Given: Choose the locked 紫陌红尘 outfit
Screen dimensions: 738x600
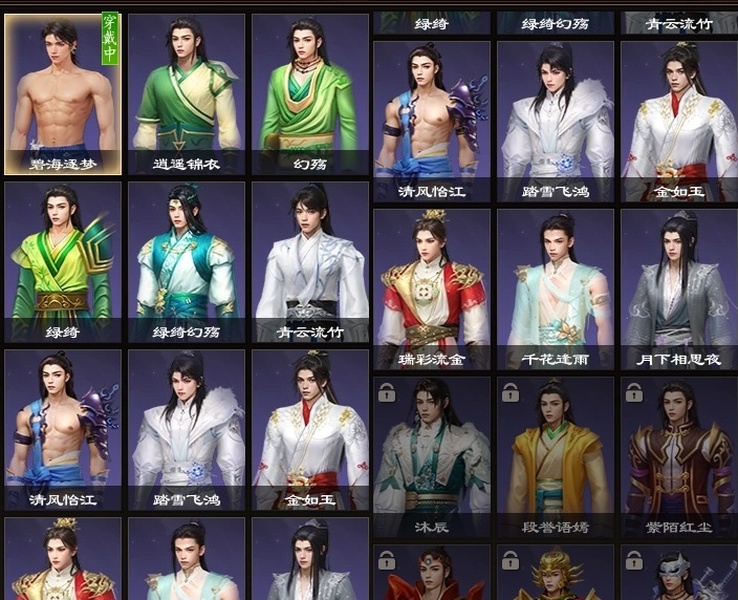Looking at the screenshot, I should pyautogui.click(x=678, y=456).
